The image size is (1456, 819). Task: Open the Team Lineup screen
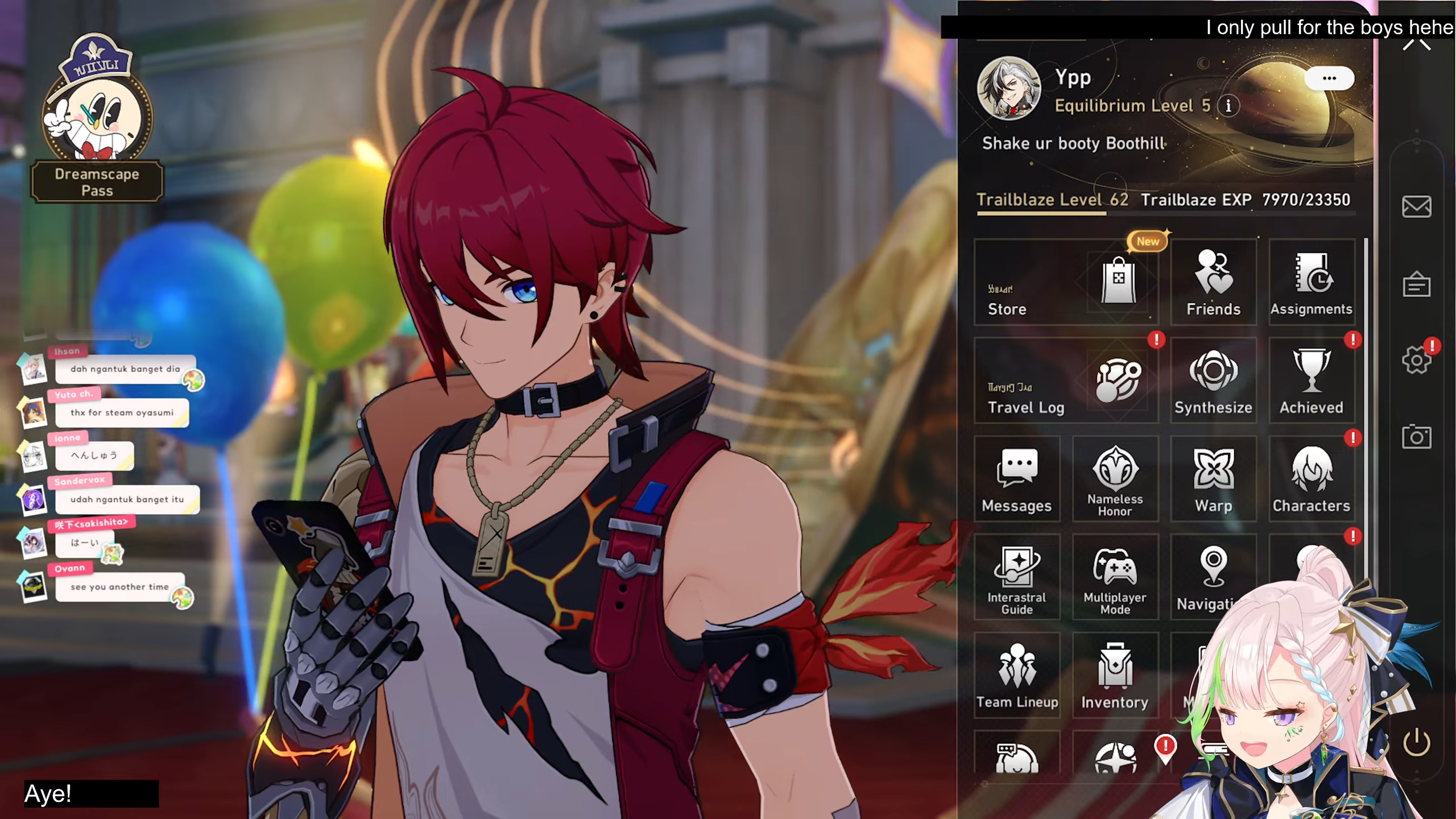tap(1017, 676)
